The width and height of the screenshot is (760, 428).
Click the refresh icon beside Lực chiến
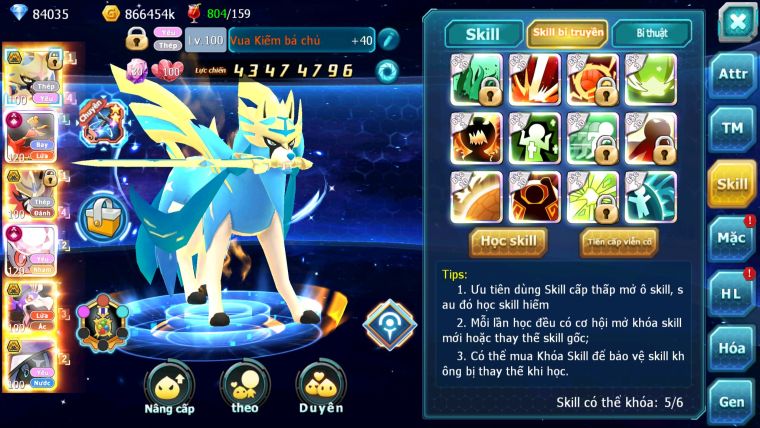click(386, 70)
